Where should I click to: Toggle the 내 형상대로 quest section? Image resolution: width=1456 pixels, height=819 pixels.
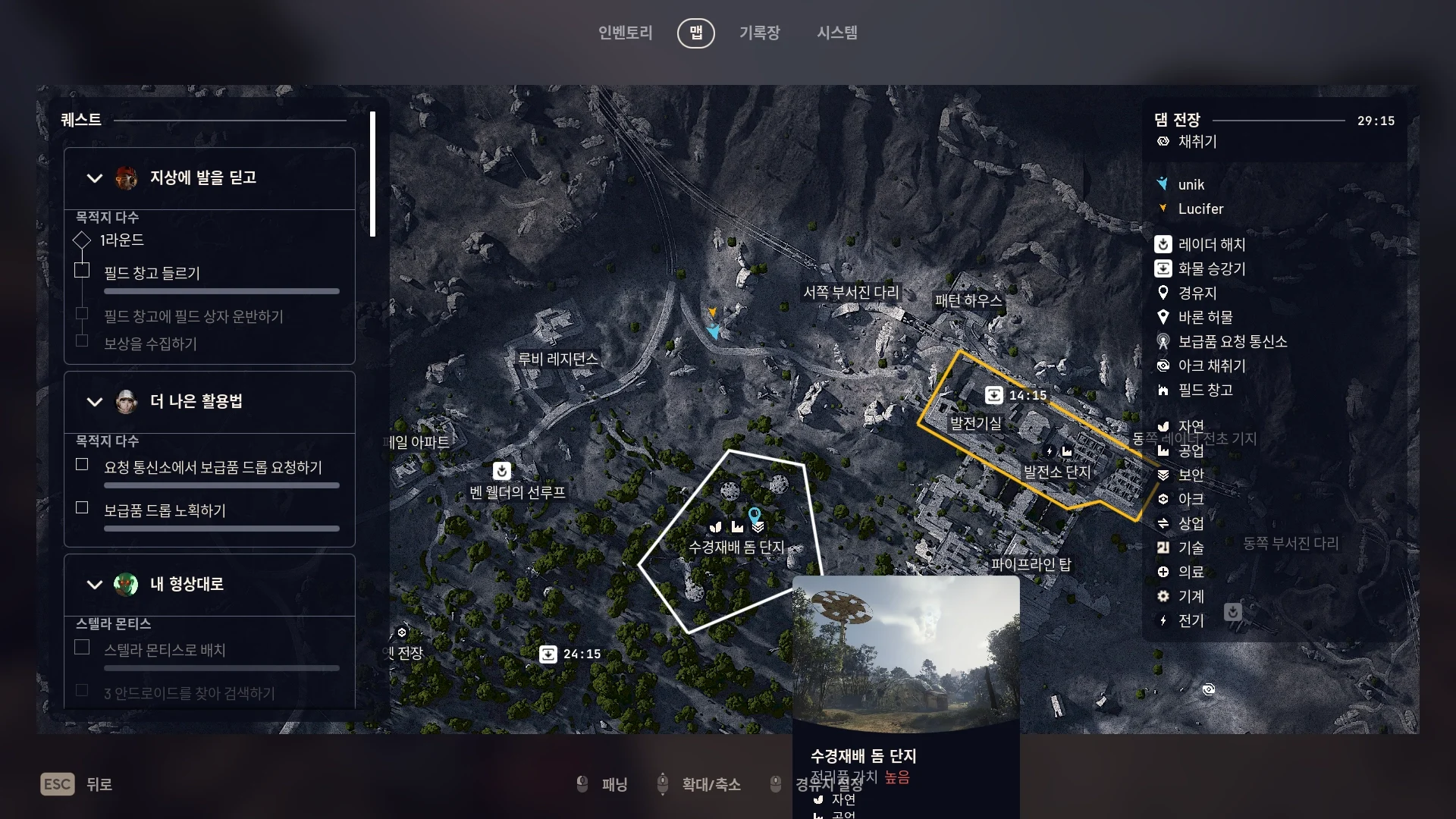click(x=95, y=585)
